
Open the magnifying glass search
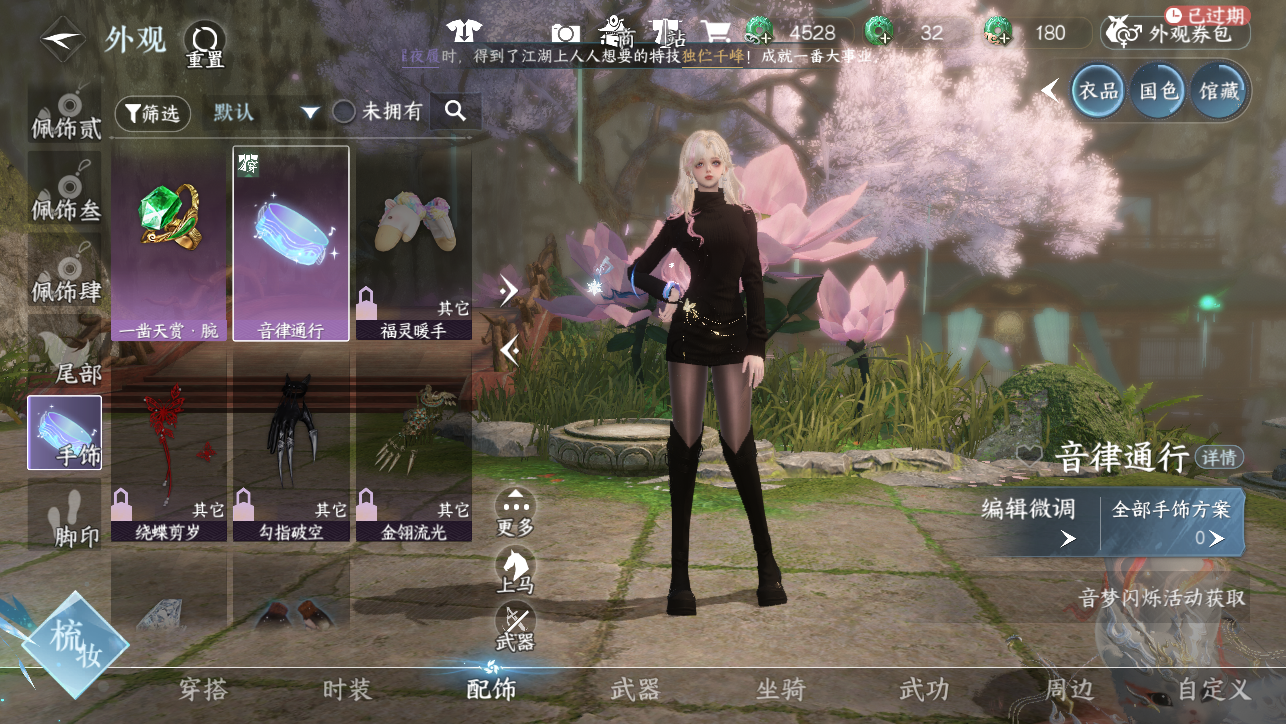[456, 111]
